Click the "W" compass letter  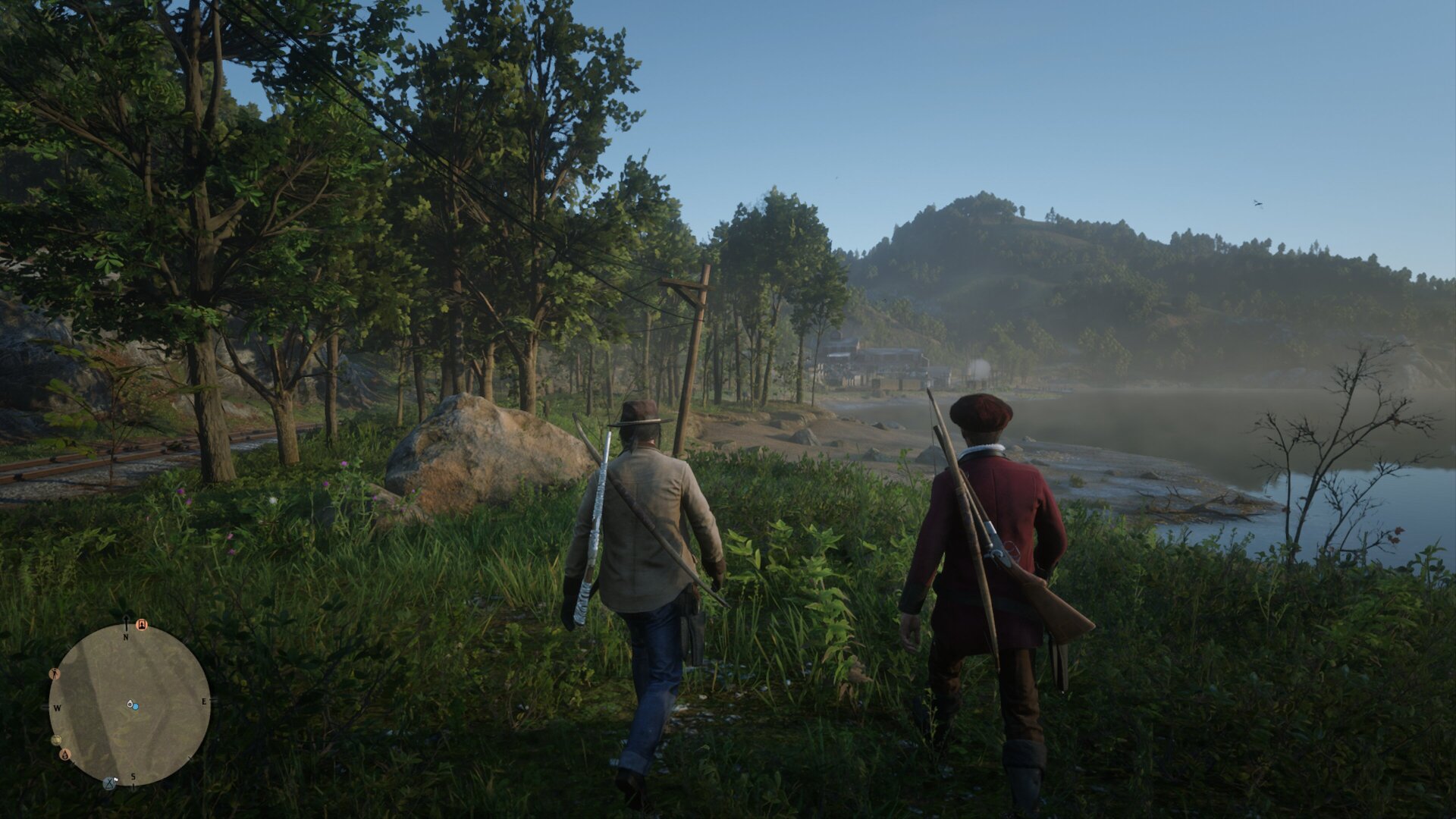click(x=57, y=708)
